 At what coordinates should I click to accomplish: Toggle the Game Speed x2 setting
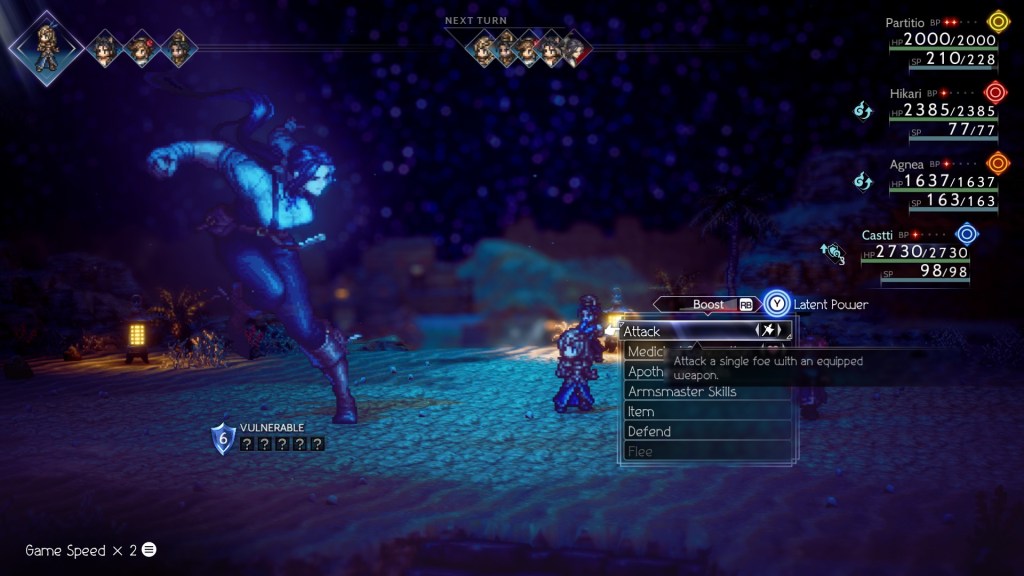tap(90, 550)
